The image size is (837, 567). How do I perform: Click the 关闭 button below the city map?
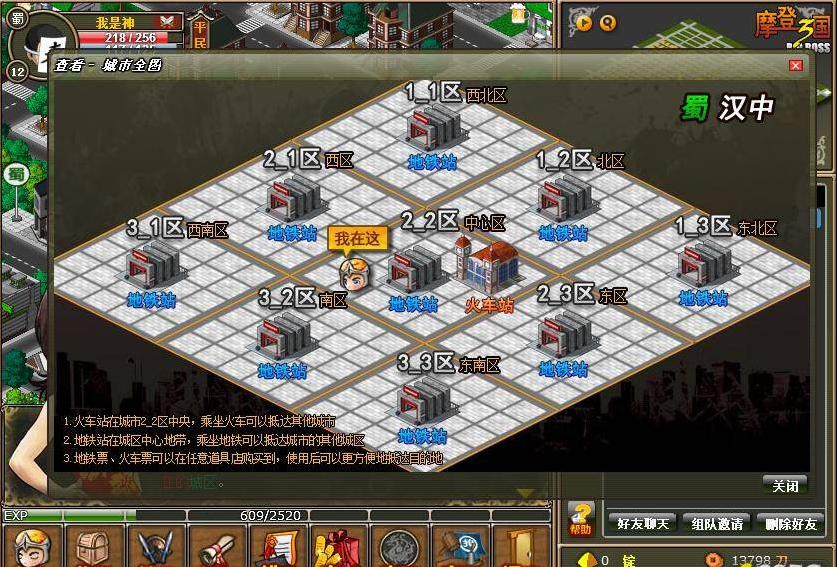(785, 486)
